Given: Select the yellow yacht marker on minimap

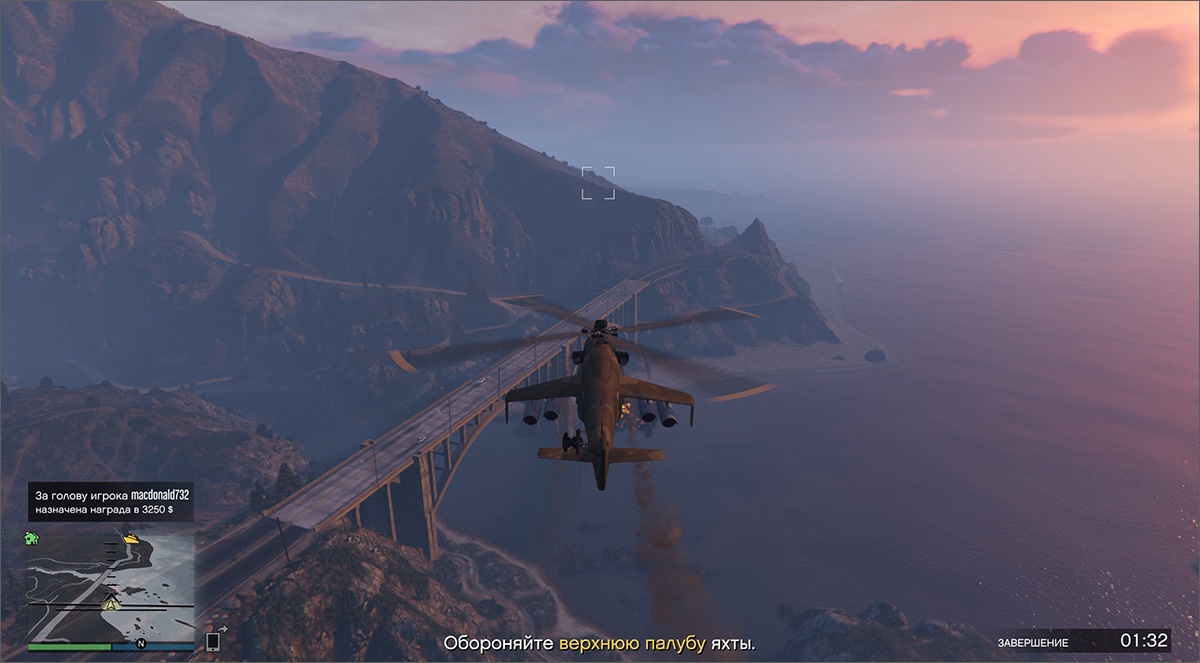Looking at the screenshot, I should tap(131, 539).
